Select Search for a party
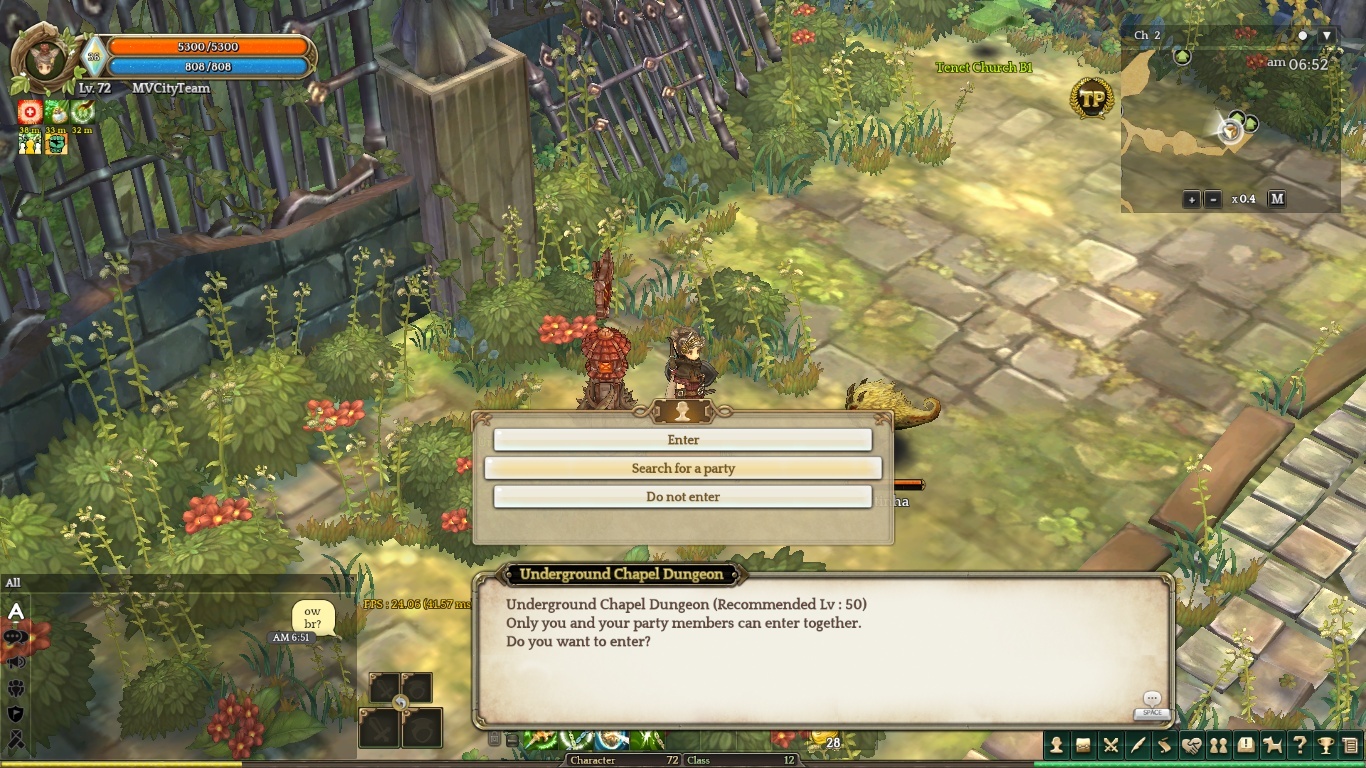The image size is (1366, 768). point(683,468)
